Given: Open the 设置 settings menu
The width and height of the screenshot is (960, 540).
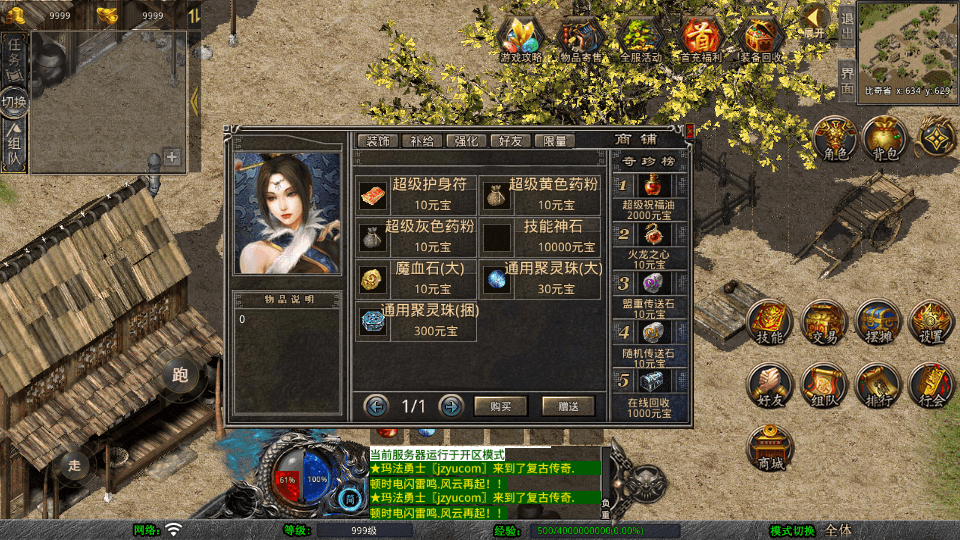Looking at the screenshot, I should tap(931, 324).
